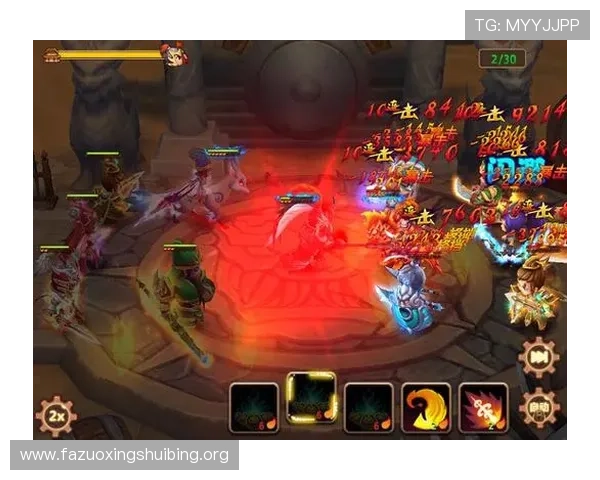600x480 pixels.
Task: Cast the flaming sword slash skill
Action: pyautogui.click(x=483, y=408)
